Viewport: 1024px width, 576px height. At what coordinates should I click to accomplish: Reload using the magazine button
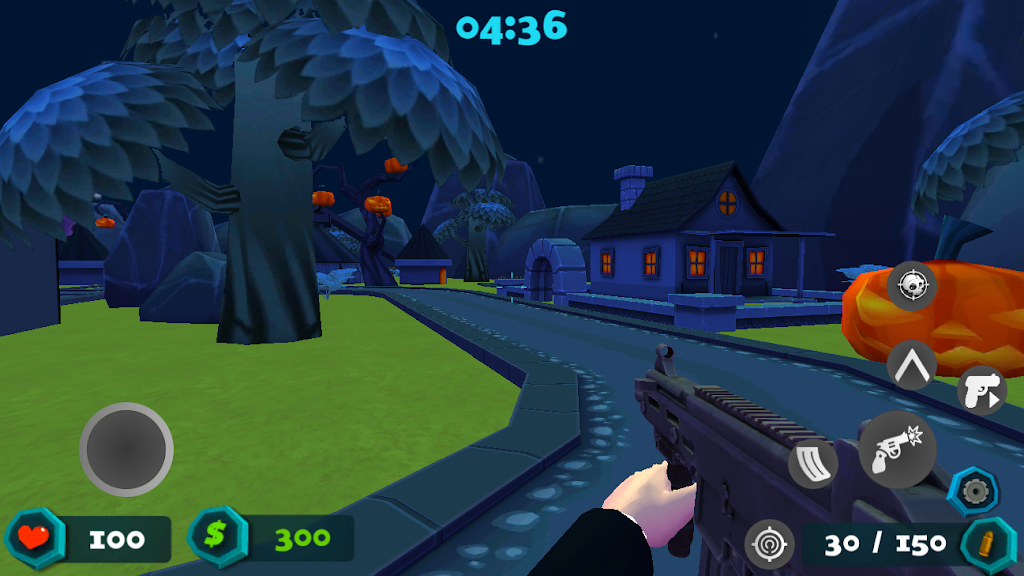813,464
